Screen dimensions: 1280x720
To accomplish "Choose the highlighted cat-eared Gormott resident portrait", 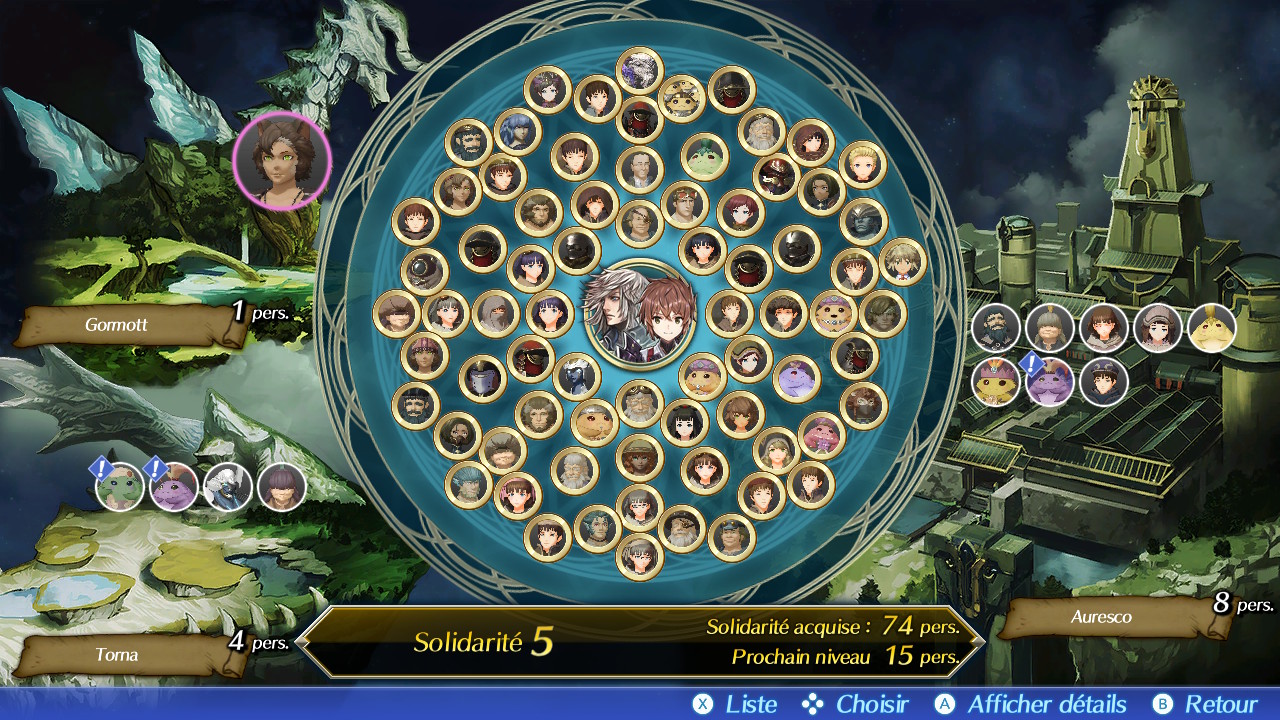I will point(282,160).
